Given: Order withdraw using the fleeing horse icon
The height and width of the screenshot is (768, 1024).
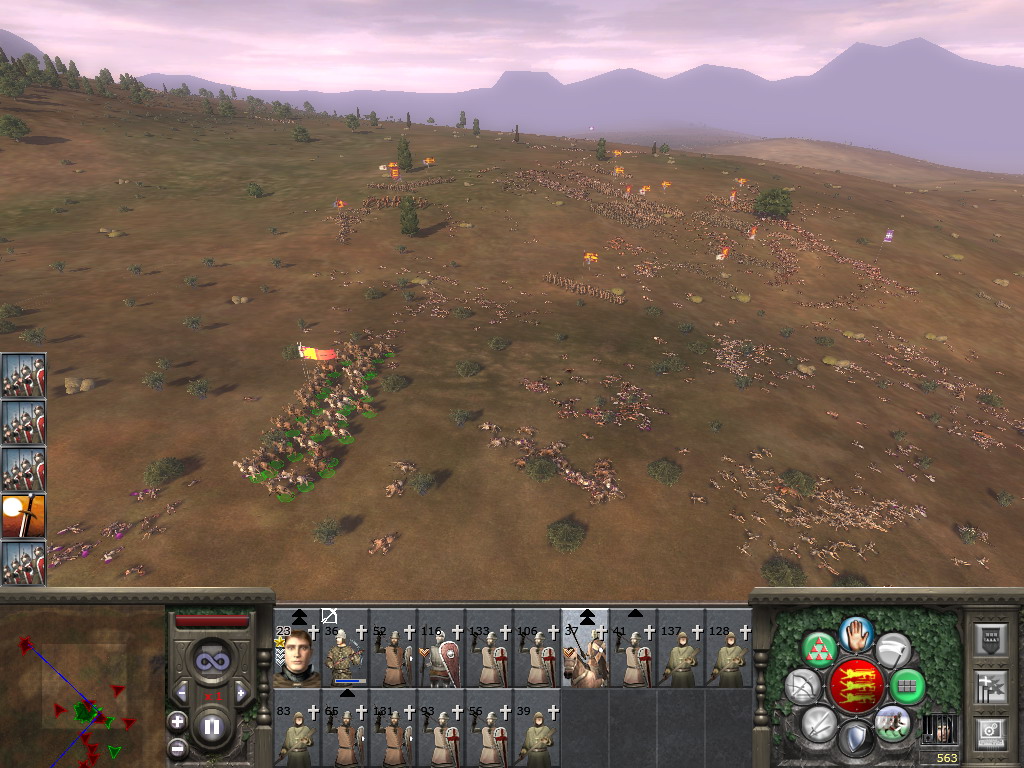Looking at the screenshot, I should [892, 723].
